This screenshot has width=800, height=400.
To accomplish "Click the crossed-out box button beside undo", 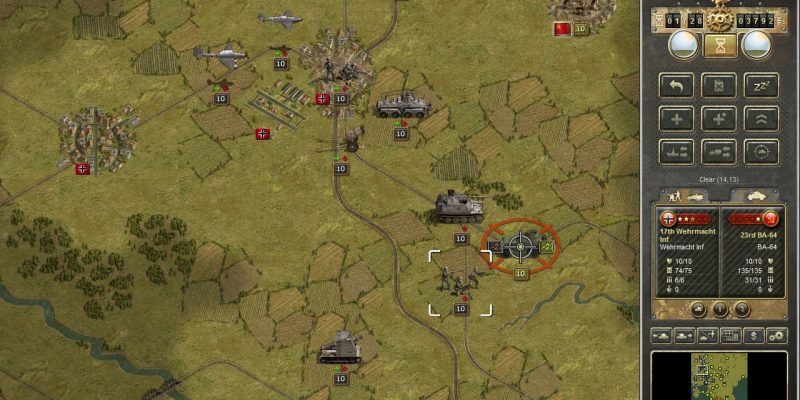I will [719, 86].
